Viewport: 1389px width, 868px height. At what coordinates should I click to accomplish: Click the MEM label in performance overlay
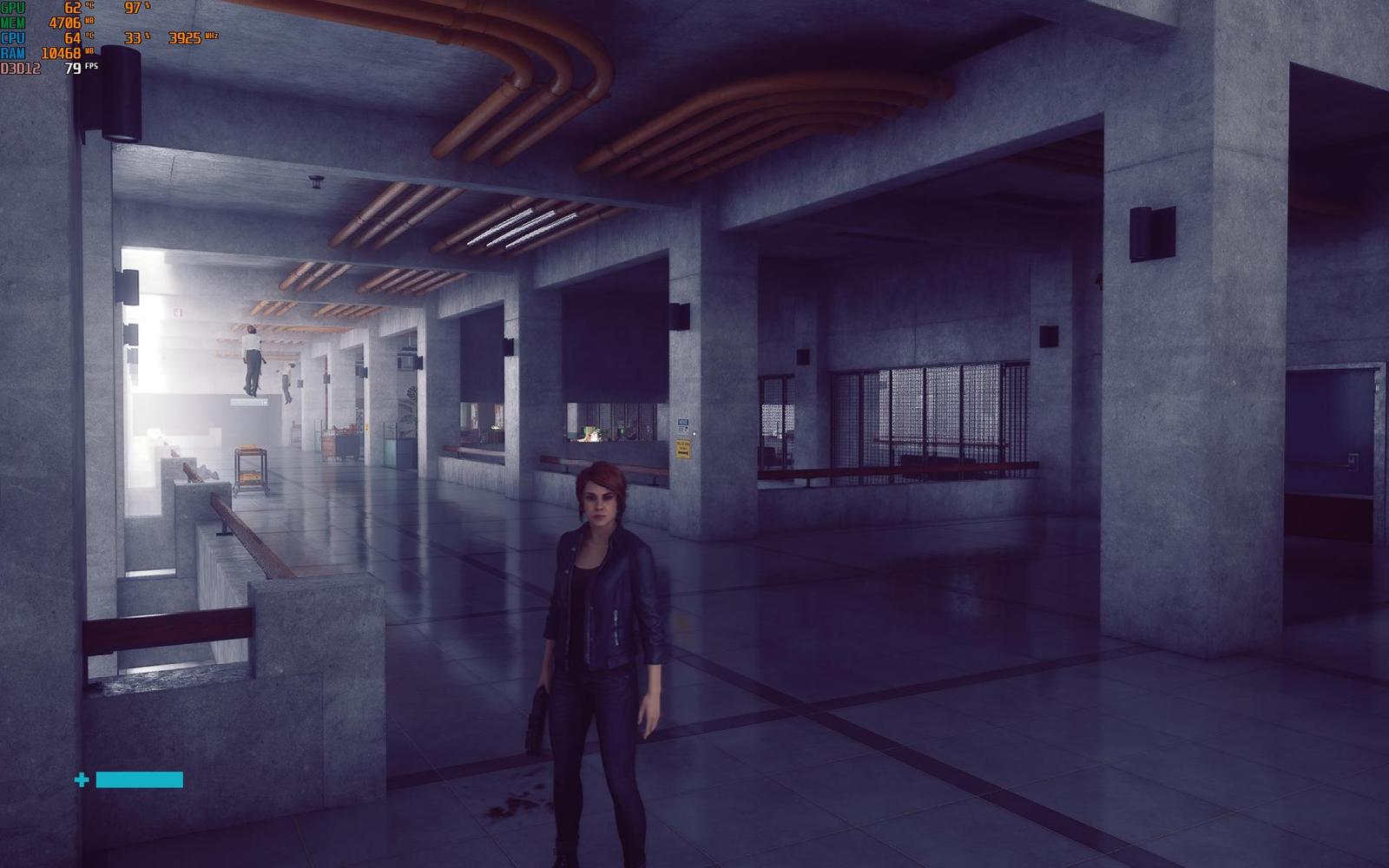[12, 22]
